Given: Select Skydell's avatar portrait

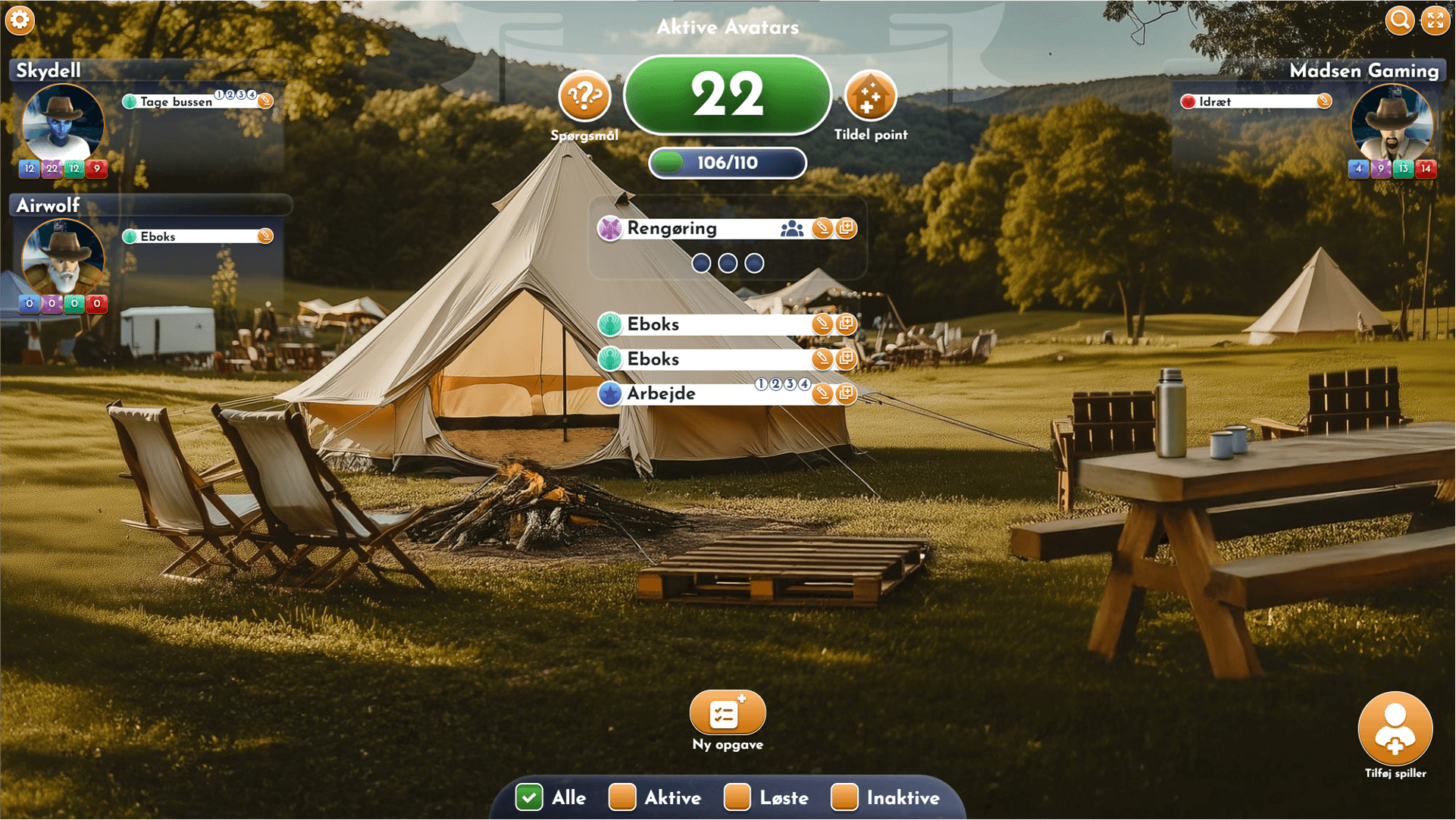Looking at the screenshot, I should pyautogui.click(x=62, y=124).
